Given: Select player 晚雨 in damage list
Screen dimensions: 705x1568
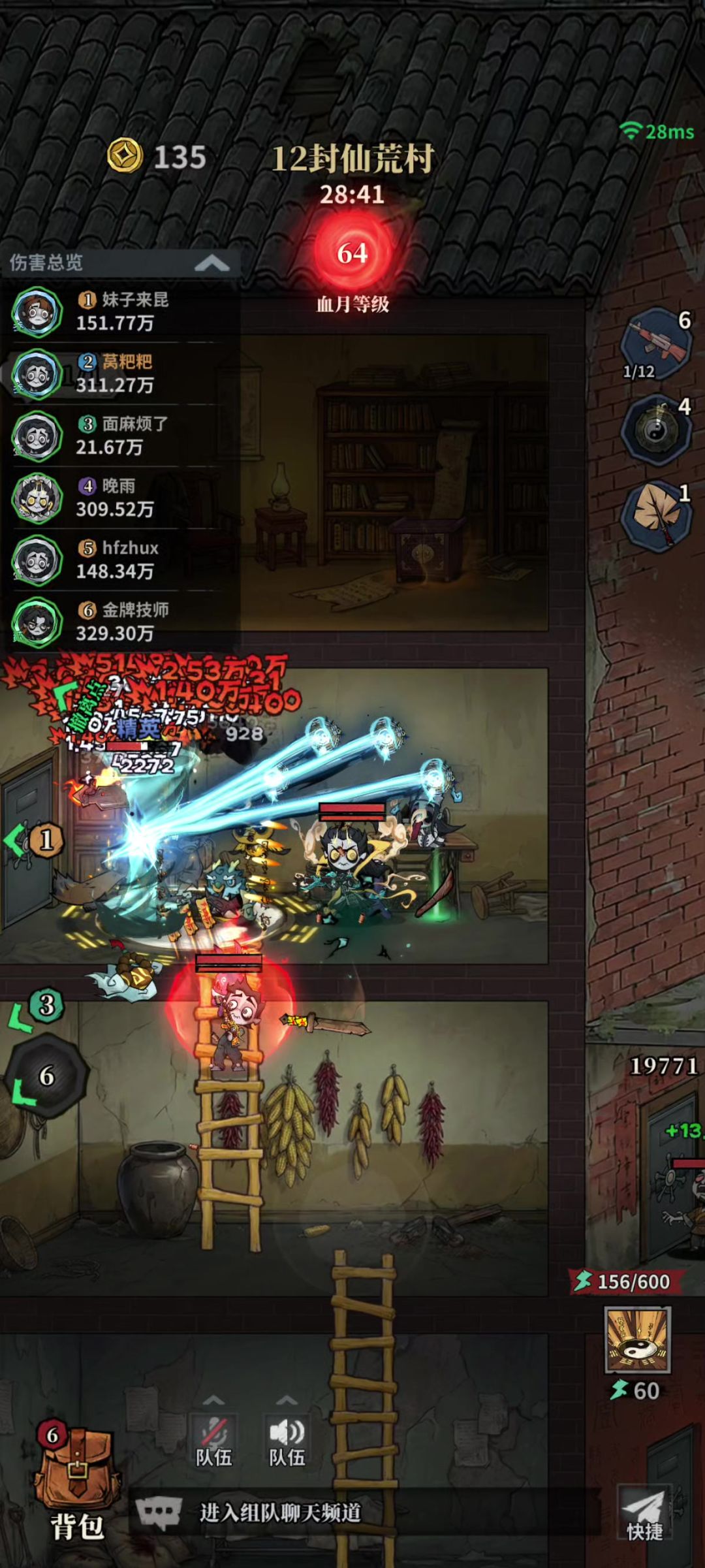Looking at the screenshot, I should [x=117, y=498].
